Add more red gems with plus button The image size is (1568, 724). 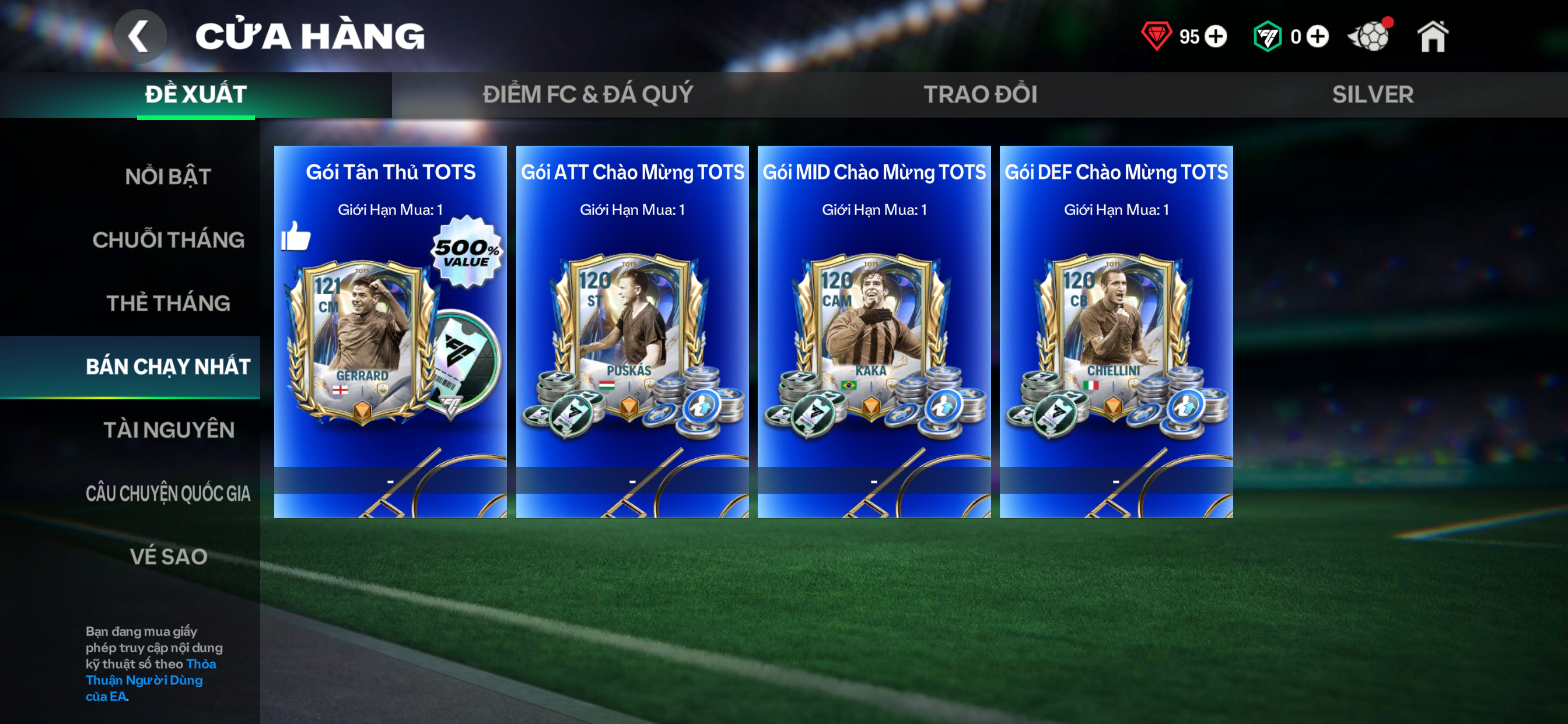tap(1216, 37)
